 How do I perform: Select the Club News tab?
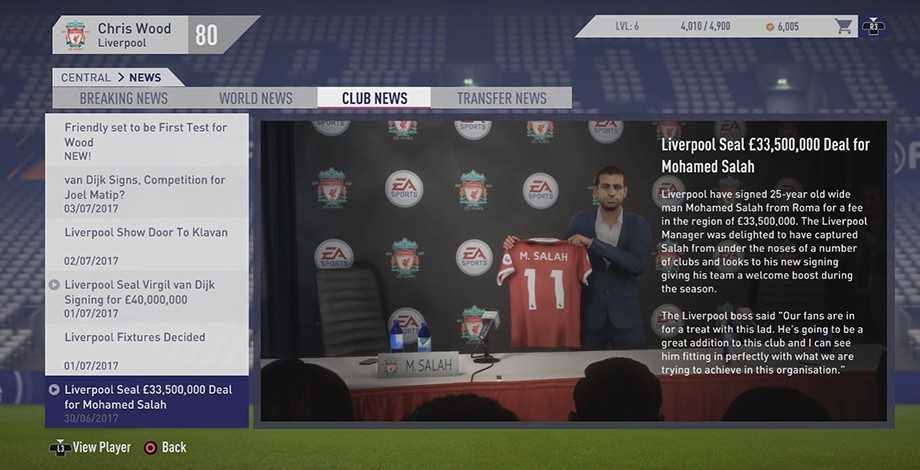374,98
